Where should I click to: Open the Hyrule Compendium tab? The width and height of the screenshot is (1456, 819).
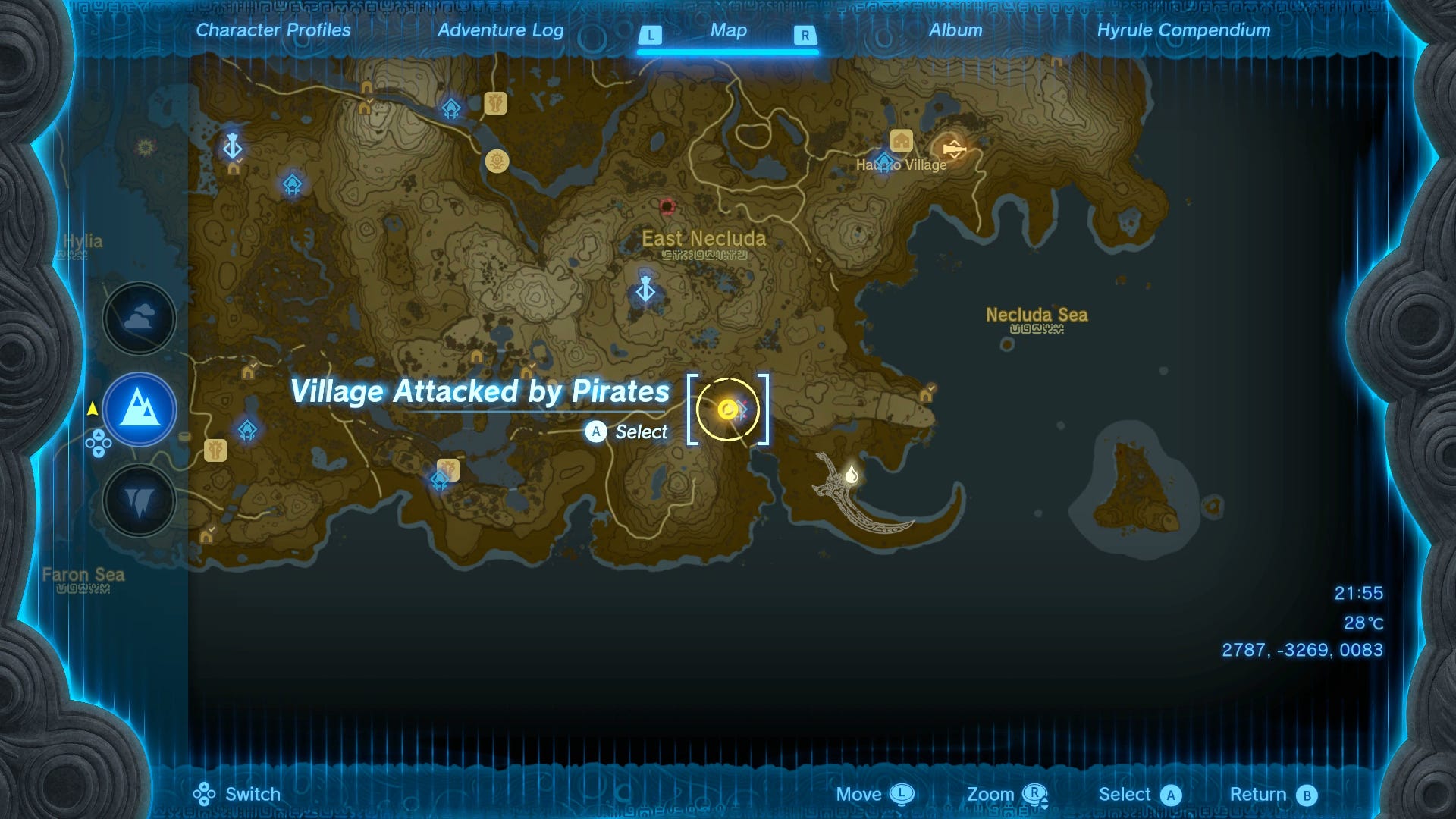[1184, 30]
